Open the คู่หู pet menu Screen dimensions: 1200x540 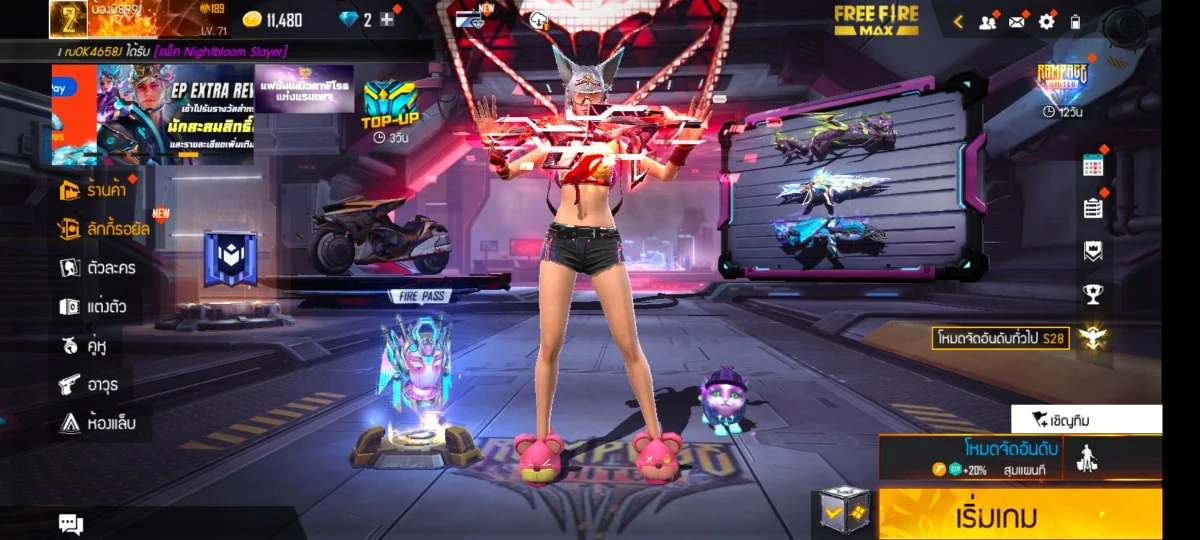83,346
